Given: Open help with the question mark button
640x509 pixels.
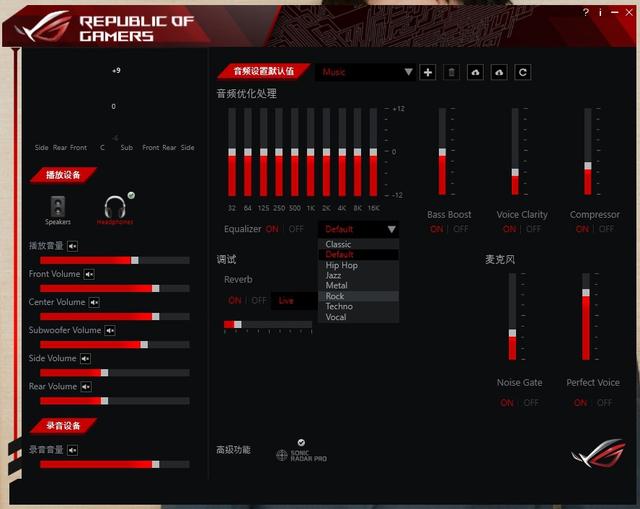Looking at the screenshot, I should (x=586, y=13).
